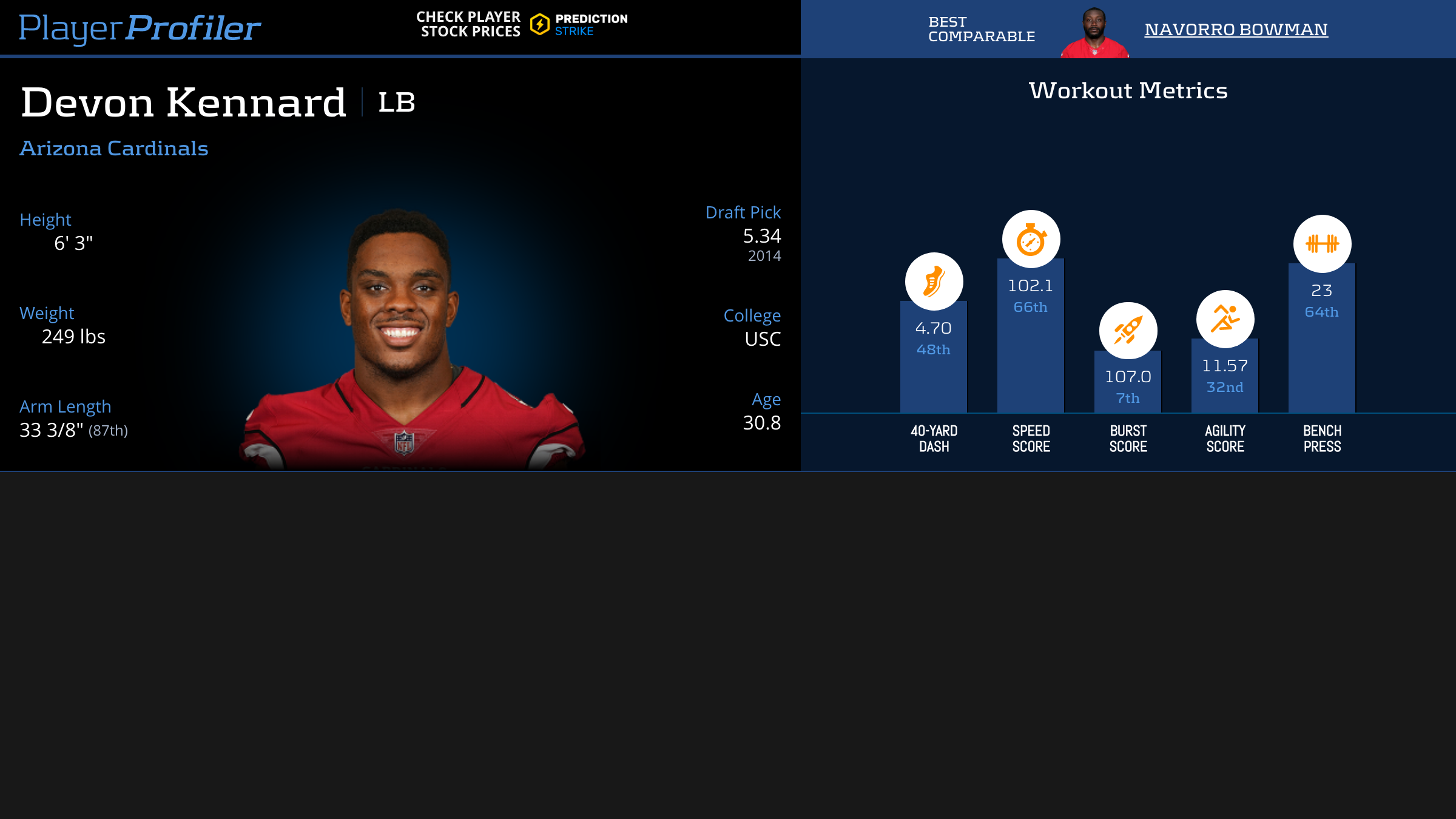Viewport: 1456px width, 819px height.
Task: Open the PlayerProfiler home logo
Action: tap(140, 28)
